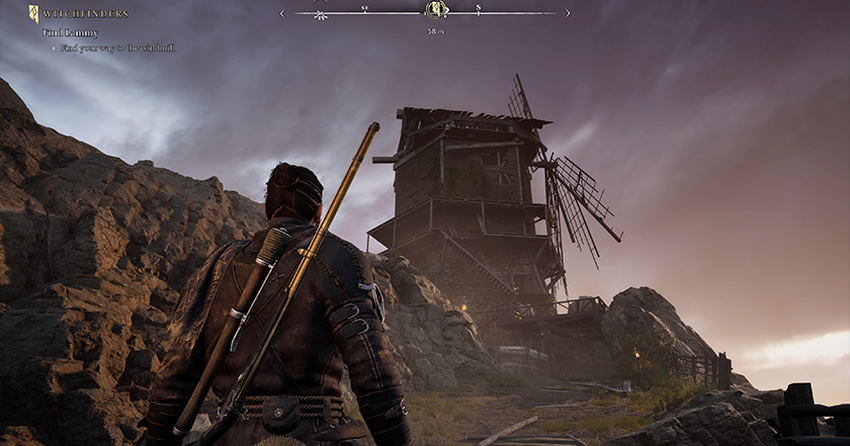Select the objective marker on the compass

coord(435,11)
